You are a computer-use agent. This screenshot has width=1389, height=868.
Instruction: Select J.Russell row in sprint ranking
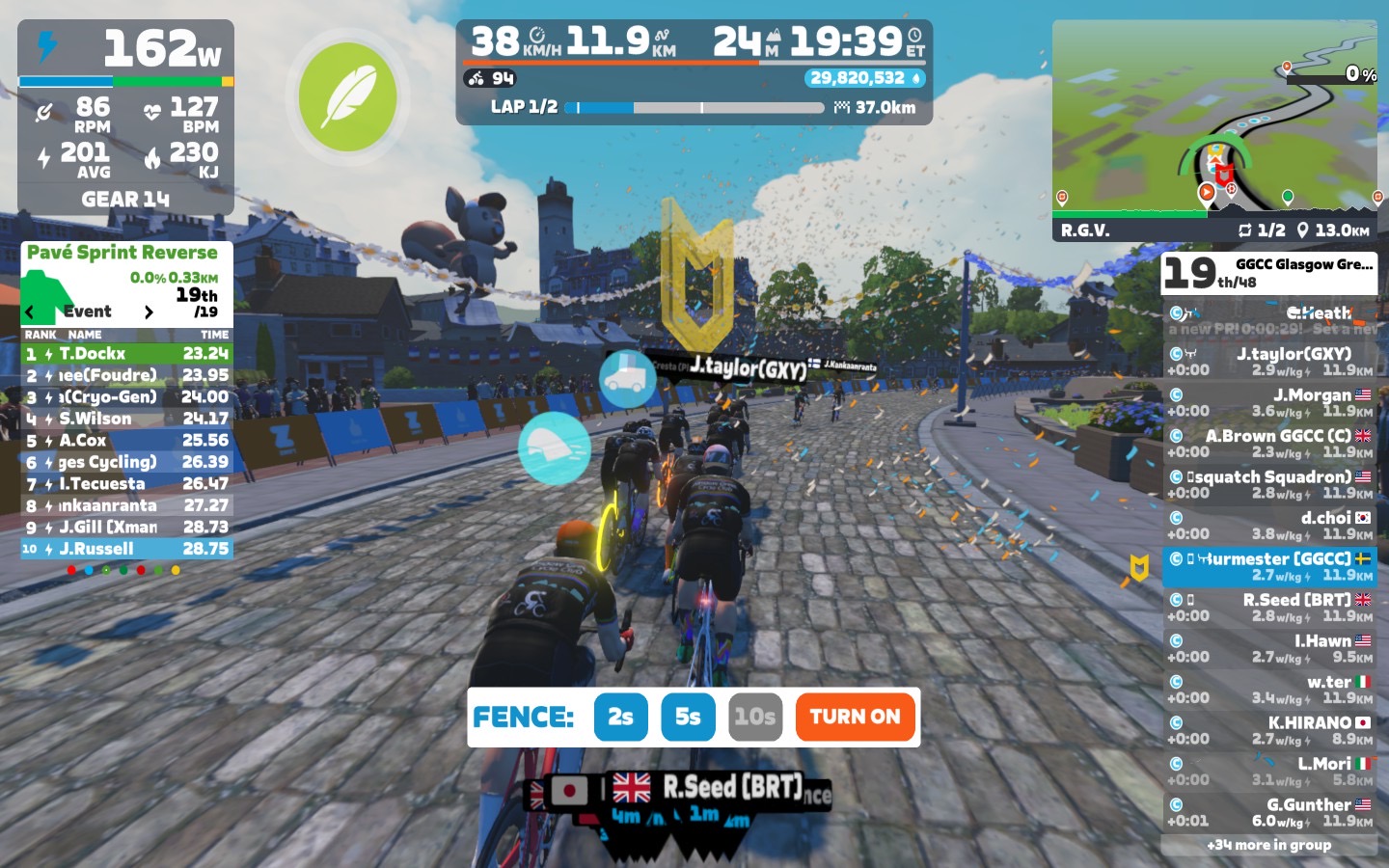pyautogui.click(x=126, y=549)
